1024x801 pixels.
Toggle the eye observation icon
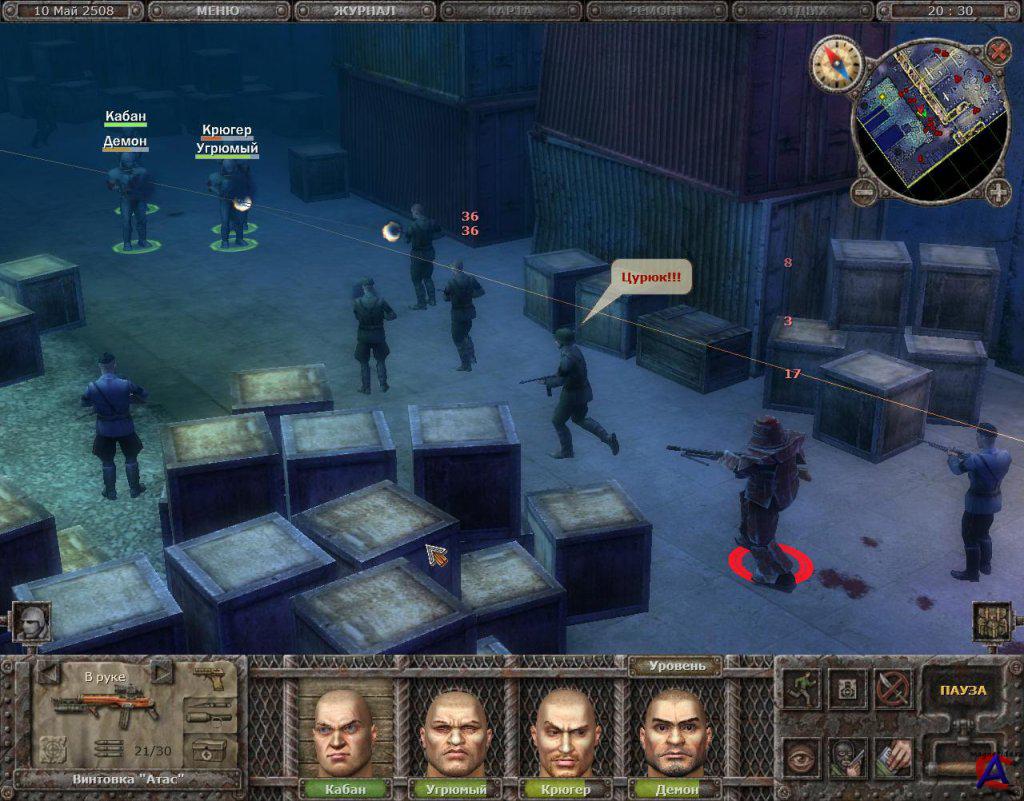[801, 755]
